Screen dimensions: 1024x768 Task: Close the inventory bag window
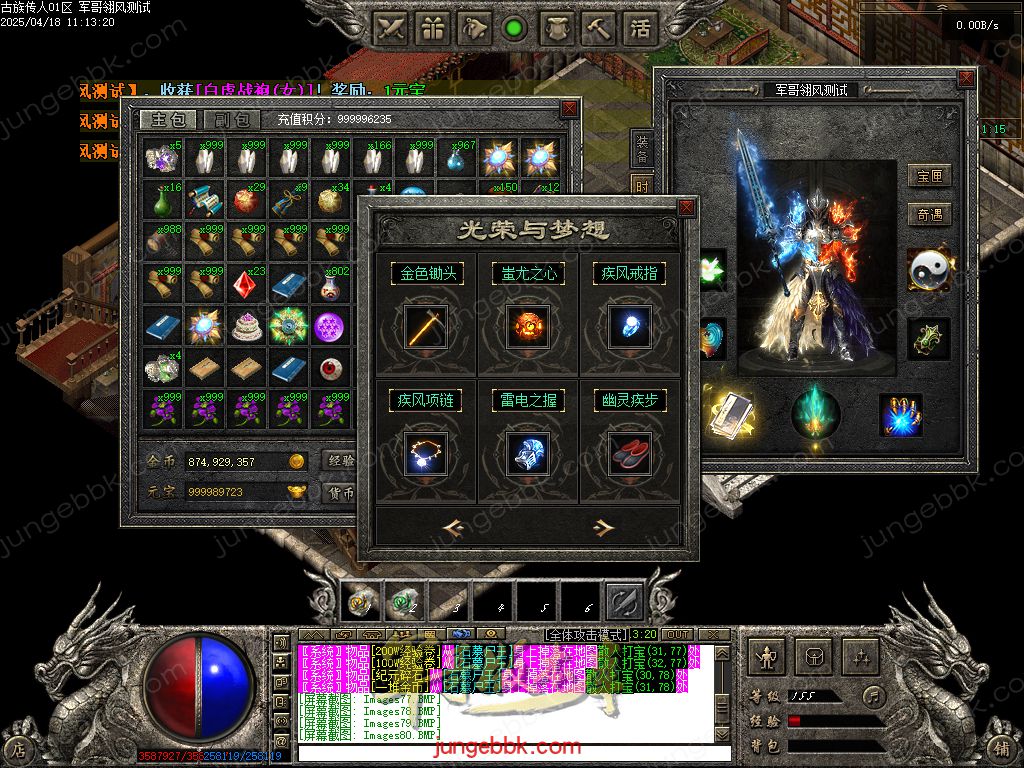pos(569,108)
